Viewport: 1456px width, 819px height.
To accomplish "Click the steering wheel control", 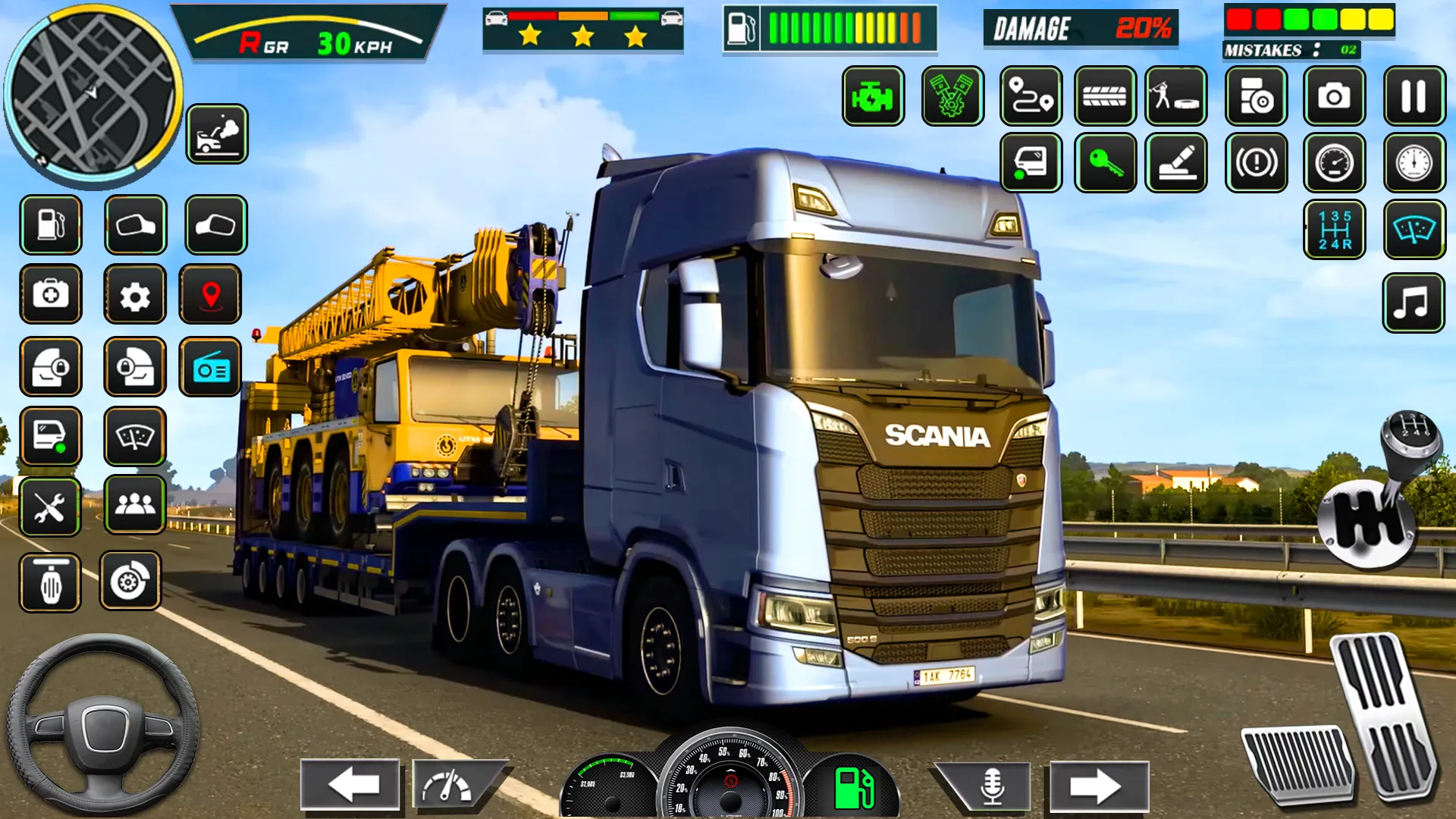I will (102, 726).
